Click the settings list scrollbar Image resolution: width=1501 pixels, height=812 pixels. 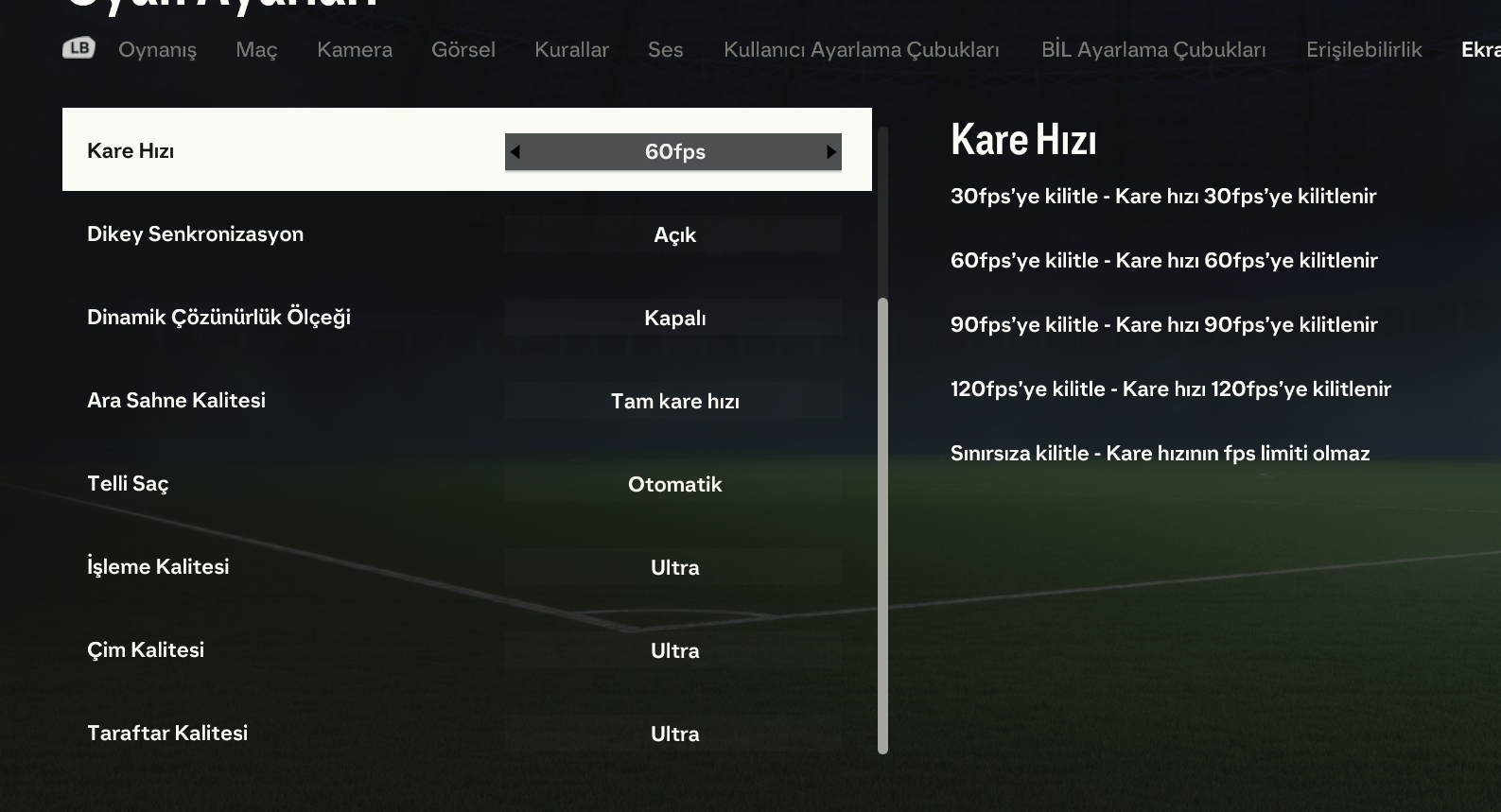coord(883,525)
